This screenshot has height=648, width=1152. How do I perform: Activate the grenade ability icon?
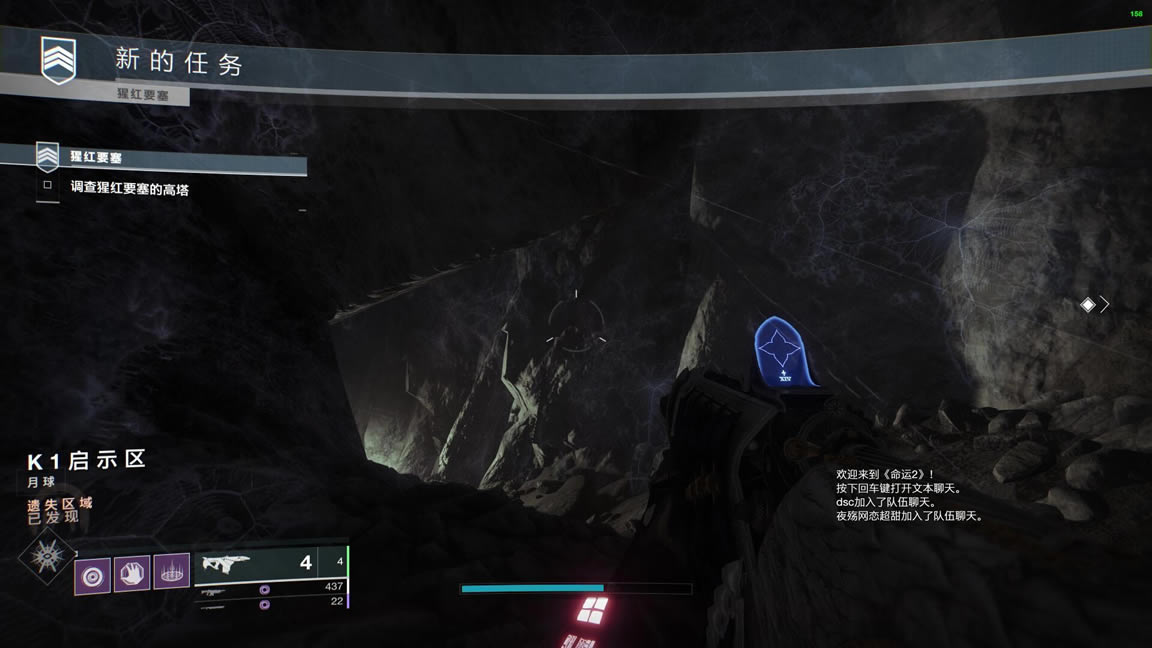point(93,575)
